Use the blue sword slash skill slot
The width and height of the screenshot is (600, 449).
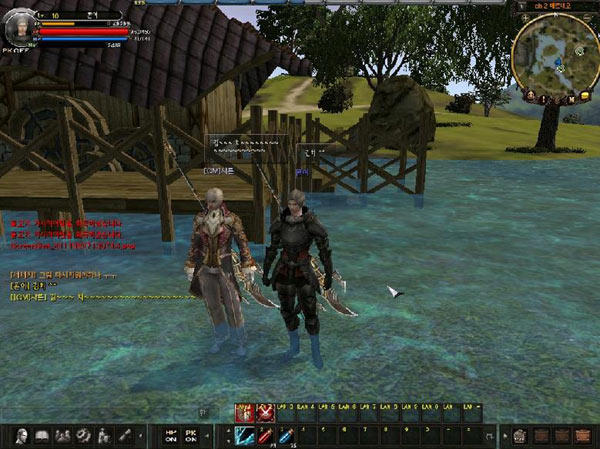(x=243, y=434)
